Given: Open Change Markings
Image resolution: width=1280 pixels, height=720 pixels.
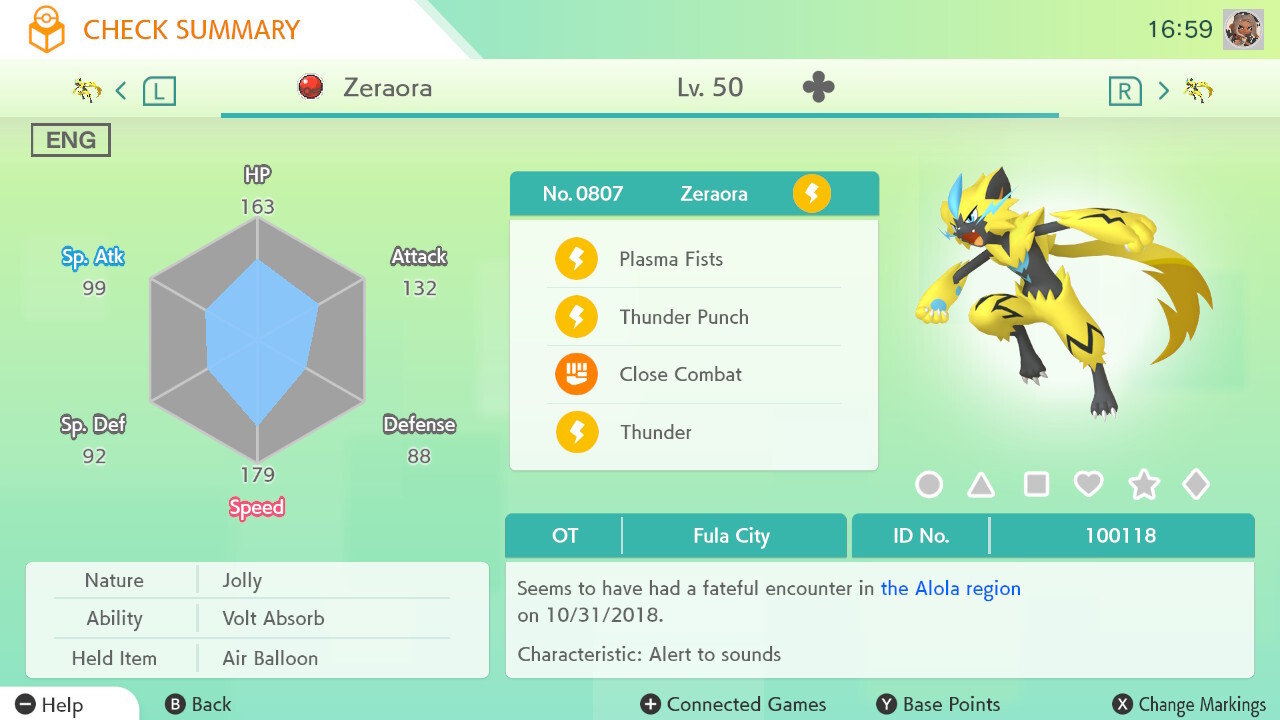Looking at the screenshot, I should point(1189,705).
